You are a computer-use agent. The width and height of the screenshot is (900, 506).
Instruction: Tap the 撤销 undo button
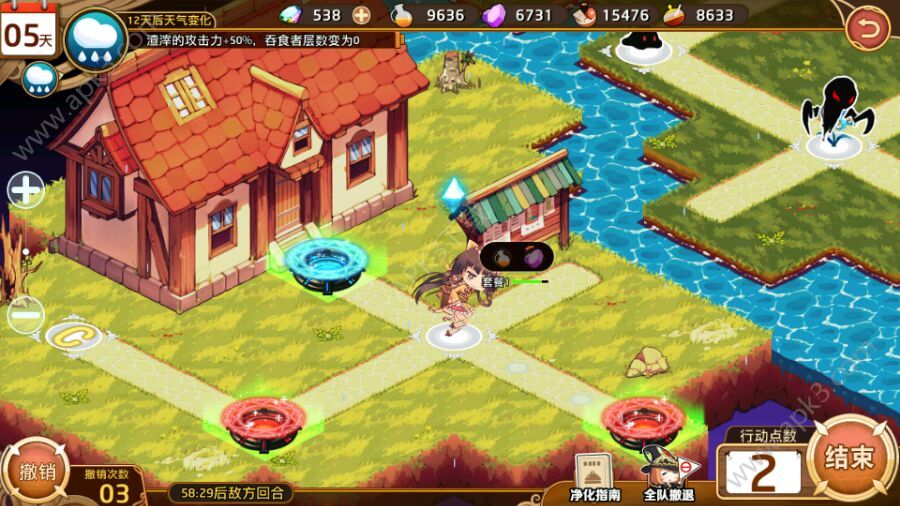[x=35, y=471]
